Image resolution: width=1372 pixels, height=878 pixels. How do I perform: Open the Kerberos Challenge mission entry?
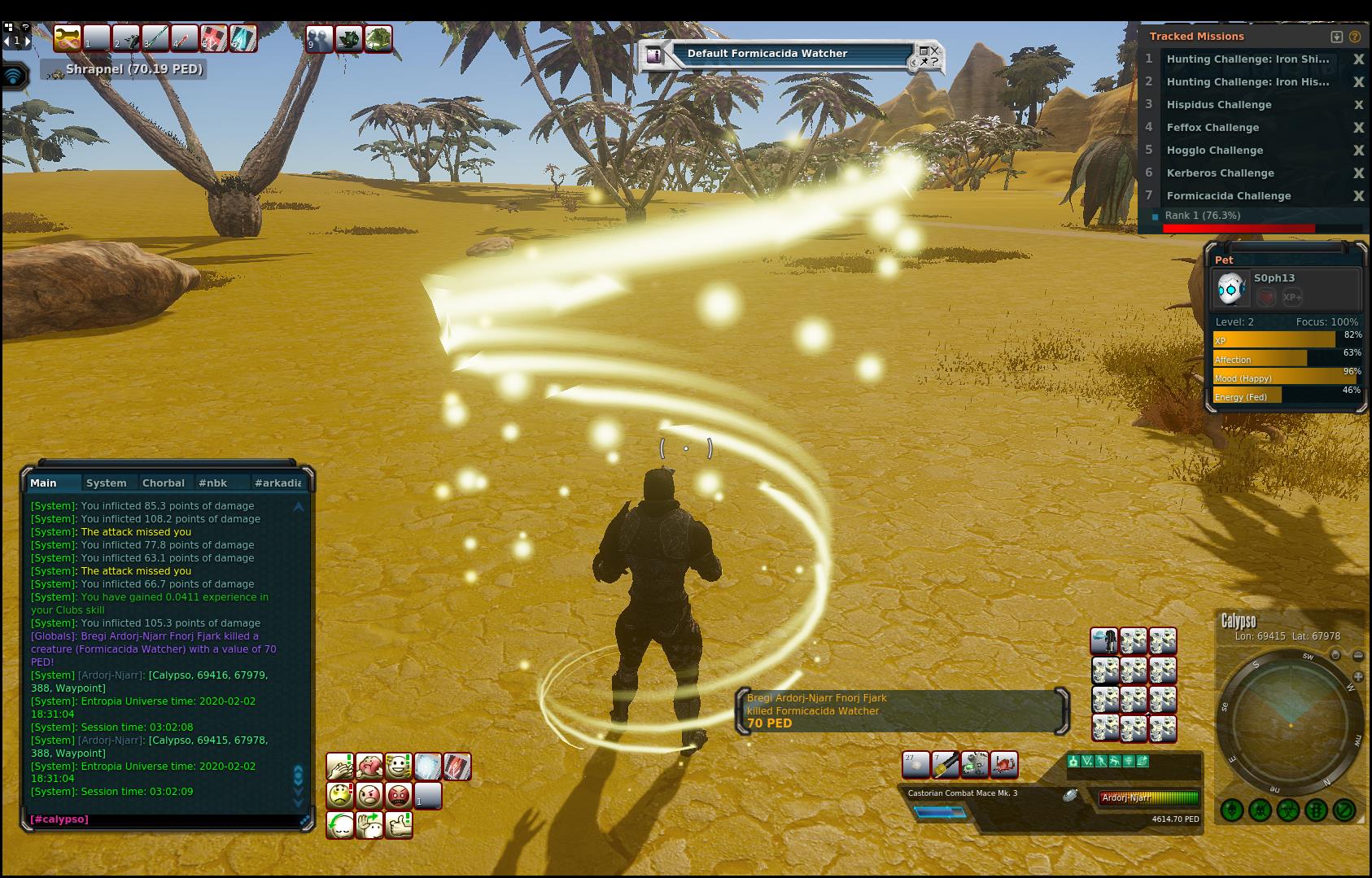pyautogui.click(x=1220, y=173)
